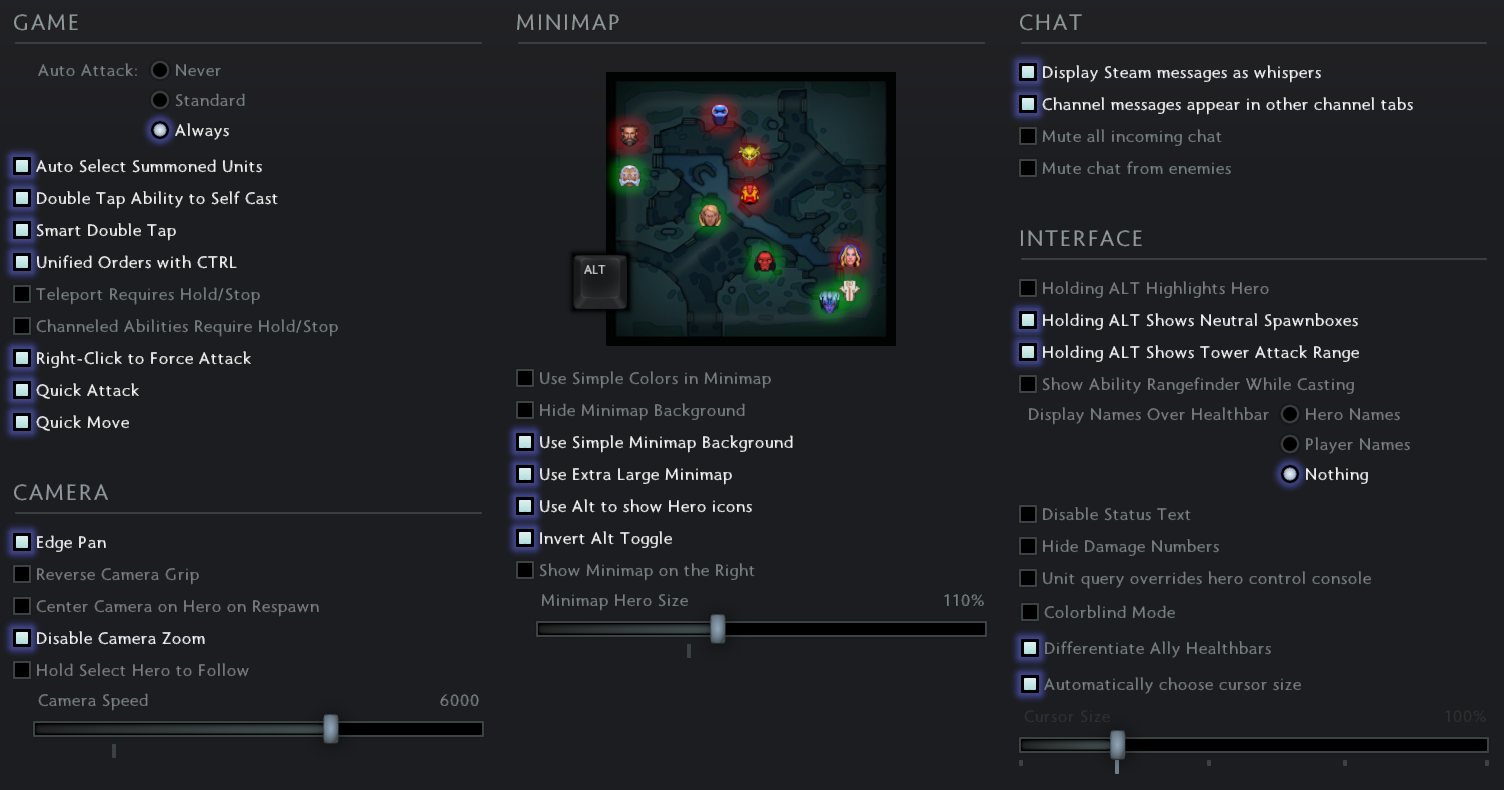Set Auto Attack to Never
1504x790 pixels.
160,70
